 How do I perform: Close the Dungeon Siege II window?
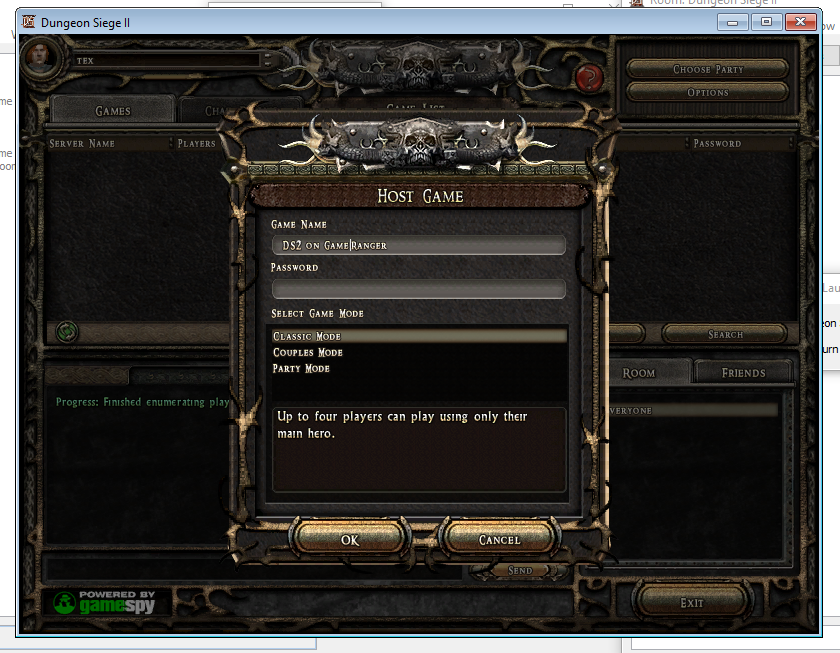(801, 22)
